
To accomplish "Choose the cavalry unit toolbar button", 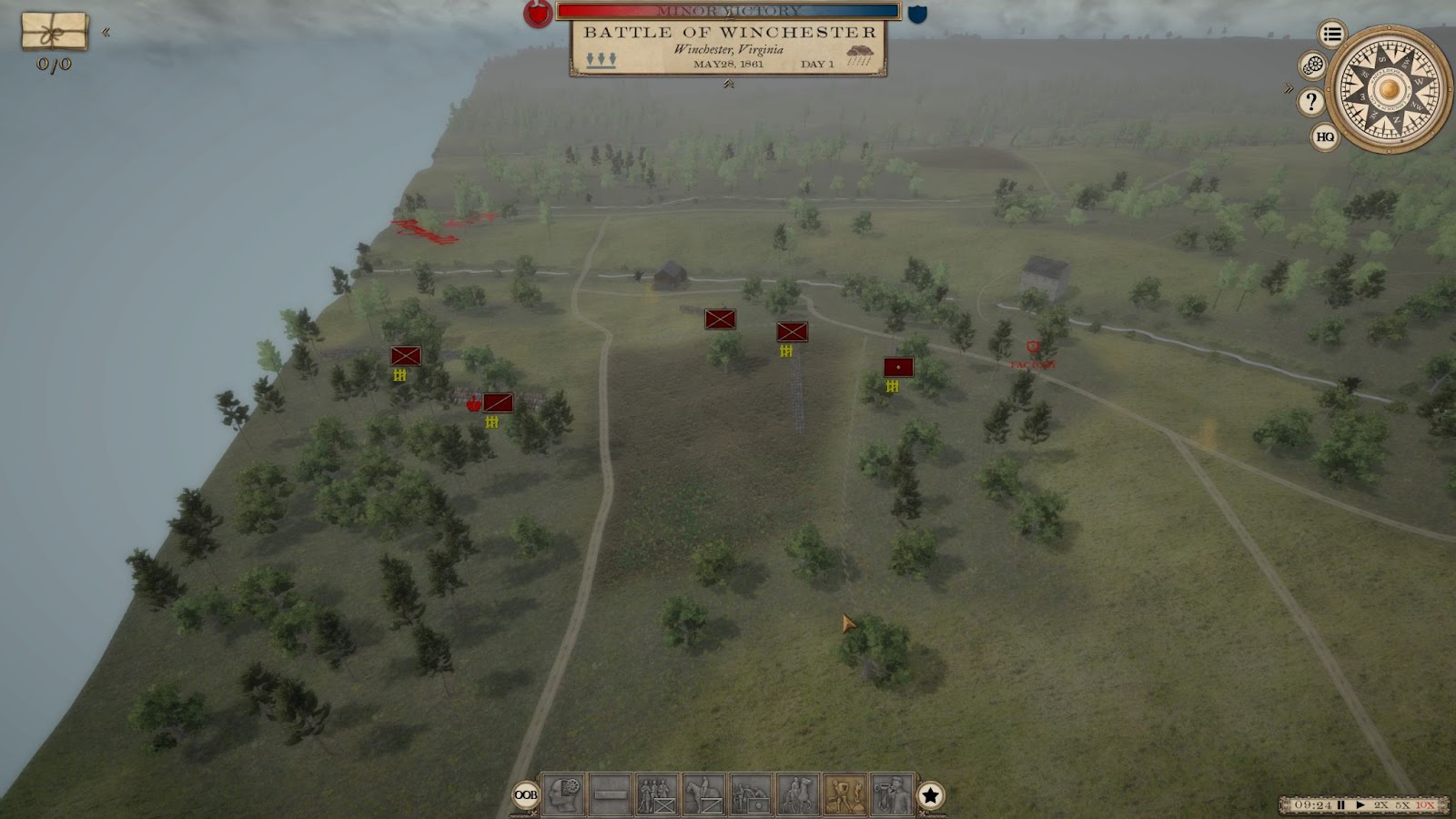I will click(x=703, y=794).
